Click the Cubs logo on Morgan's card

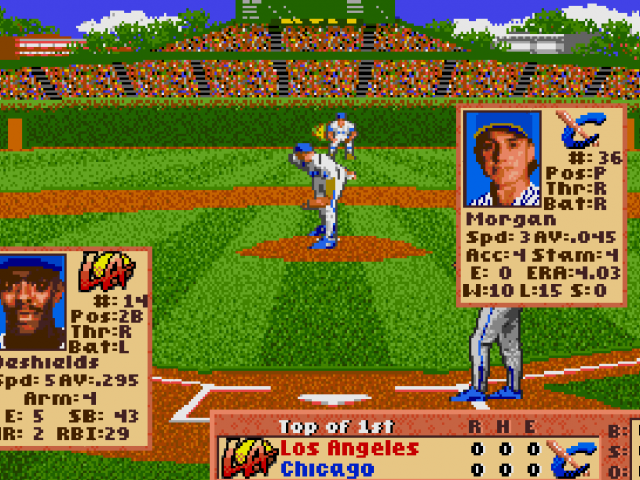tap(578, 131)
